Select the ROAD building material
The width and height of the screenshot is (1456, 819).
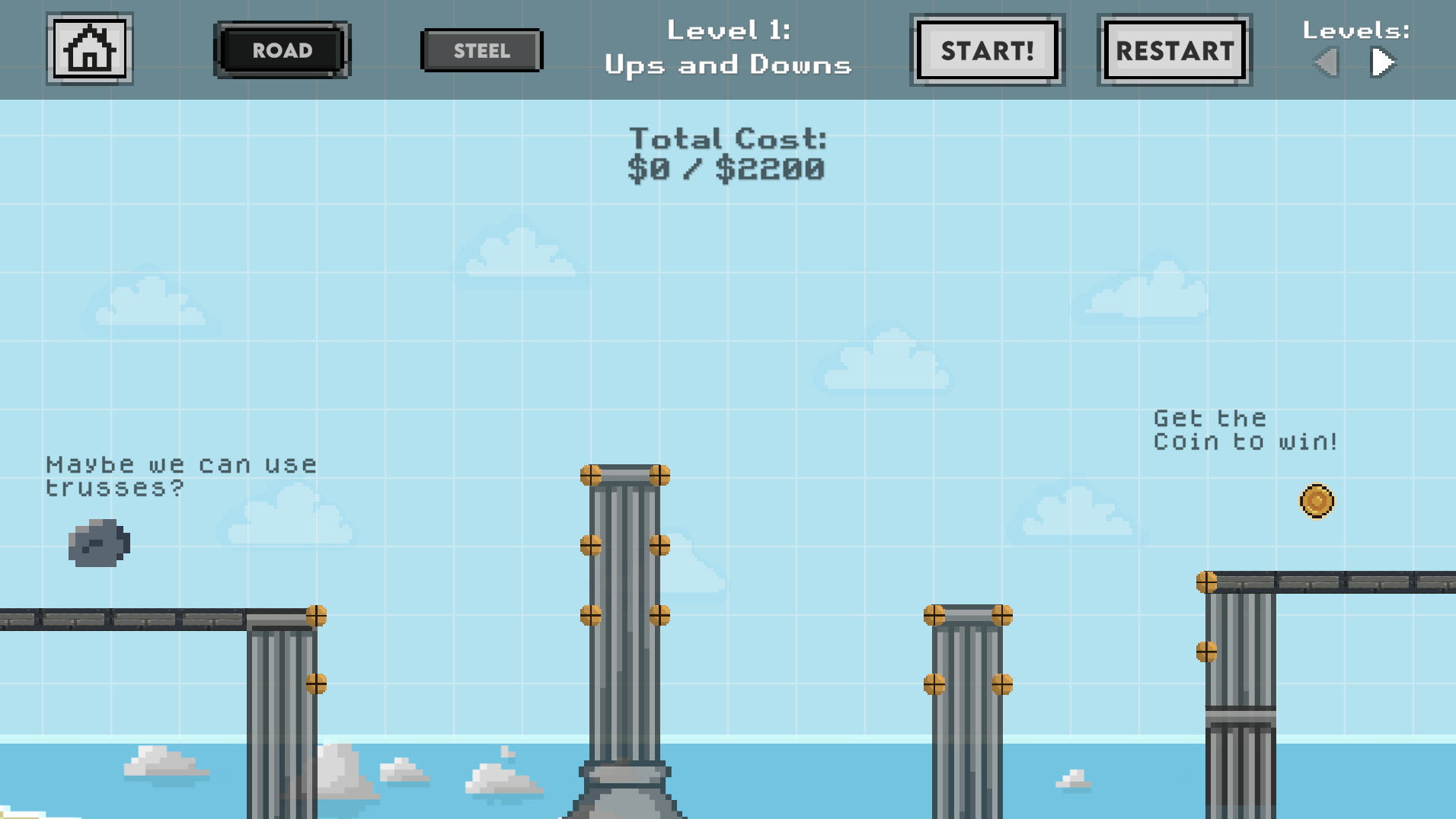click(x=282, y=50)
